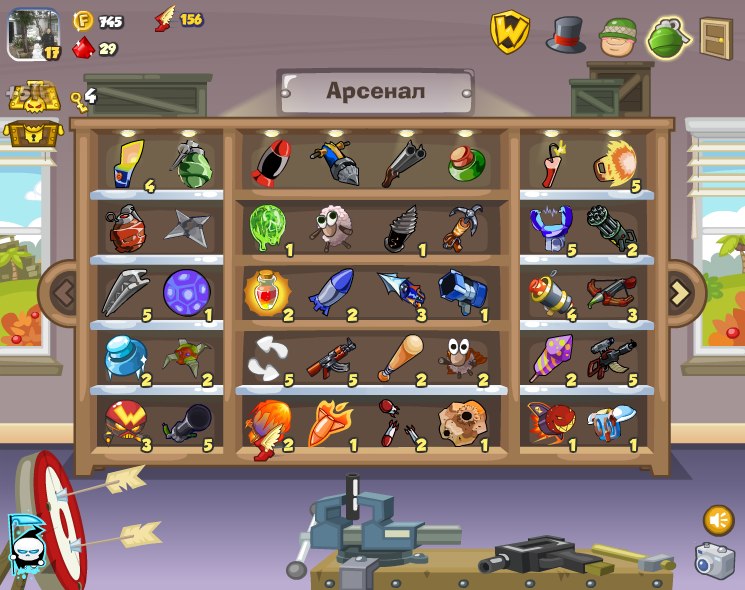Toggle the sound speaker button
The height and width of the screenshot is (590, 745).
tap(718, 519)
